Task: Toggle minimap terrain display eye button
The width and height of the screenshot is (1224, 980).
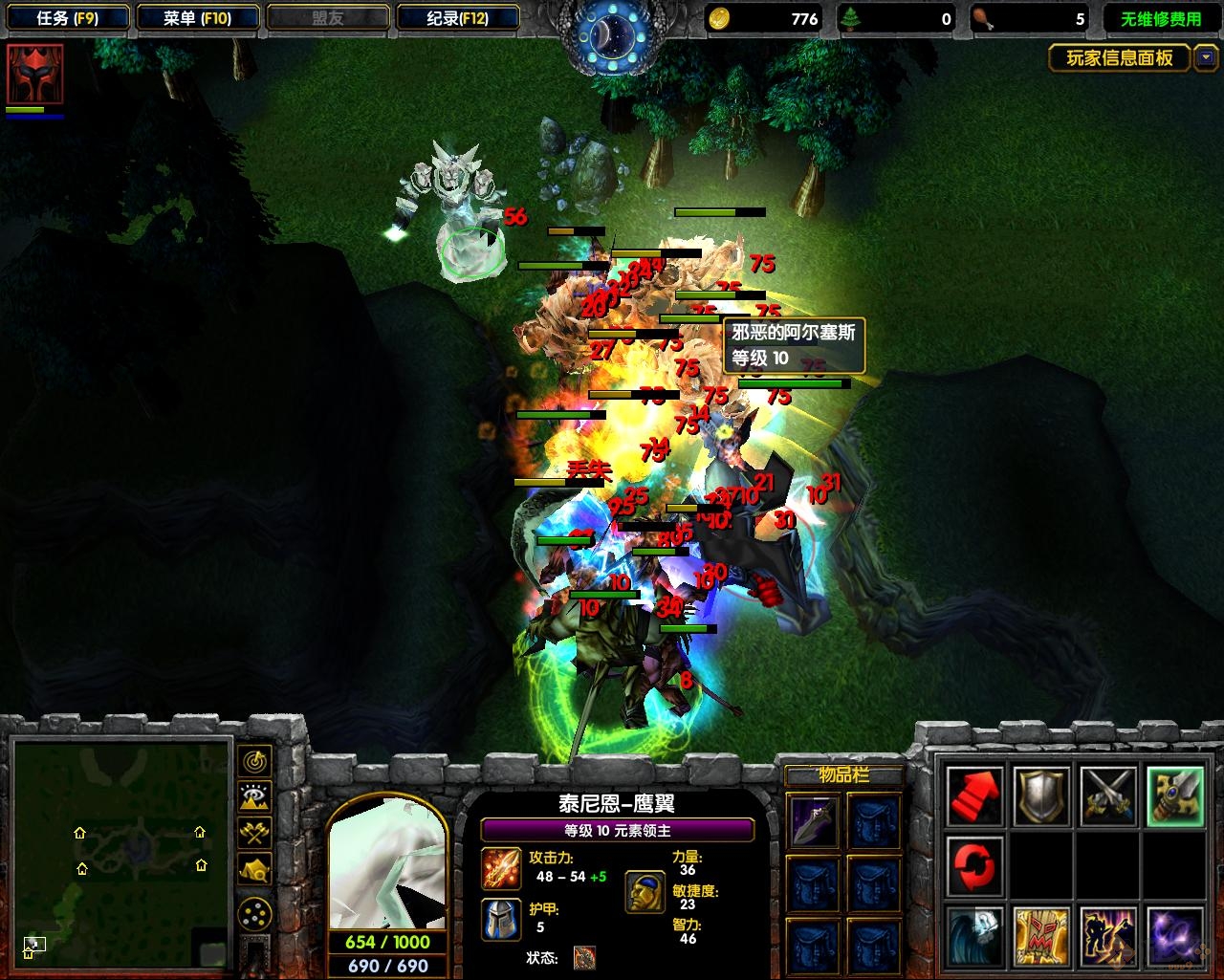Action: tap(254, 796)
